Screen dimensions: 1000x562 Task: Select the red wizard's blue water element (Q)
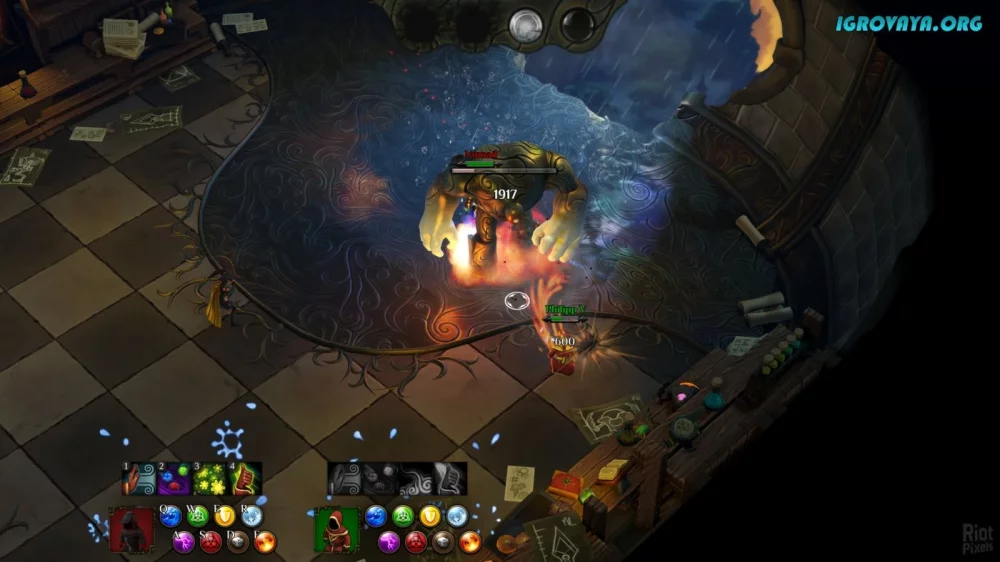click(171, 516)
